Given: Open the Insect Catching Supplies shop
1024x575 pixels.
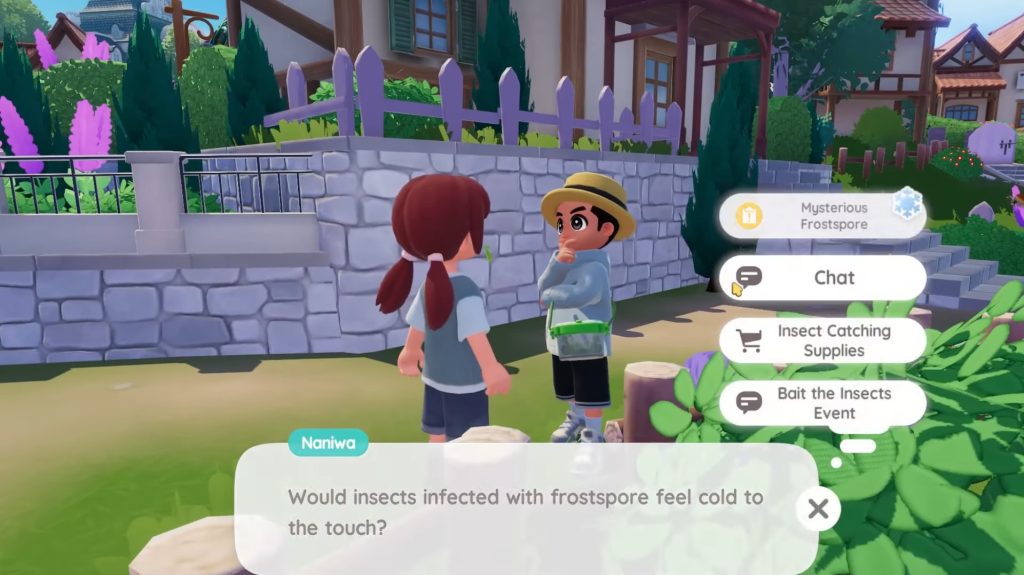Looking at the screenshot, I should (822, 340).
